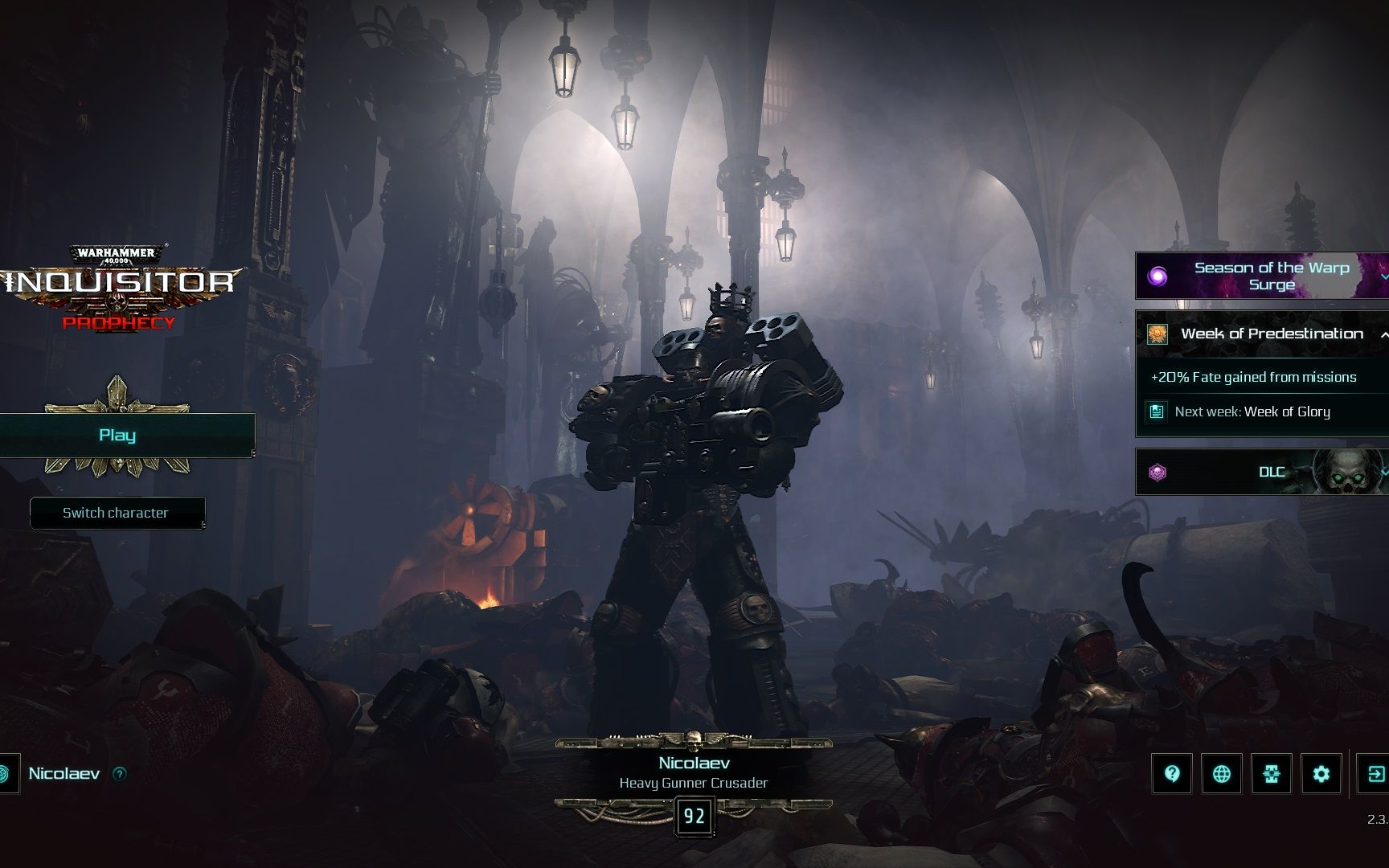The width and height of the screenshot is (1389, 868).
Task: Click the globe icon button
Action: point(1222,774)
